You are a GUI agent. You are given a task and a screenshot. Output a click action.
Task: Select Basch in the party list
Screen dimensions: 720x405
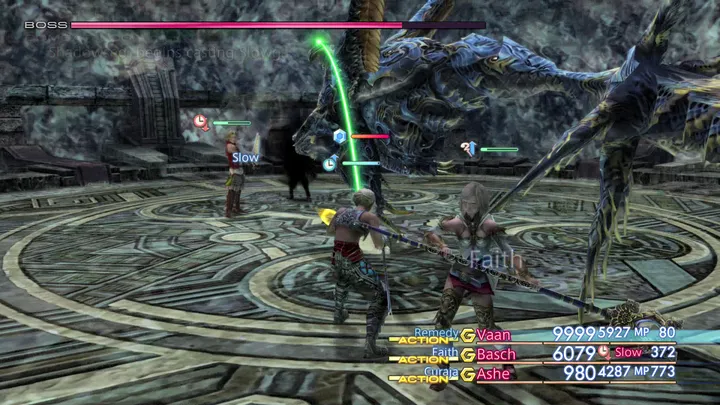click(497, 354)
